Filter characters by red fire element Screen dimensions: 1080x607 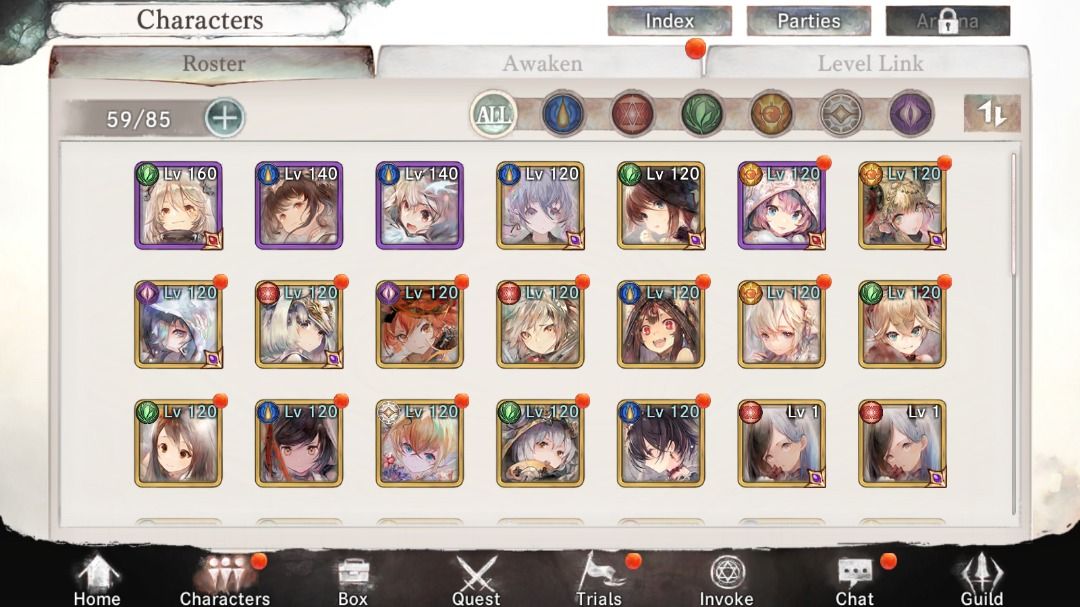(x=632, y=114)
